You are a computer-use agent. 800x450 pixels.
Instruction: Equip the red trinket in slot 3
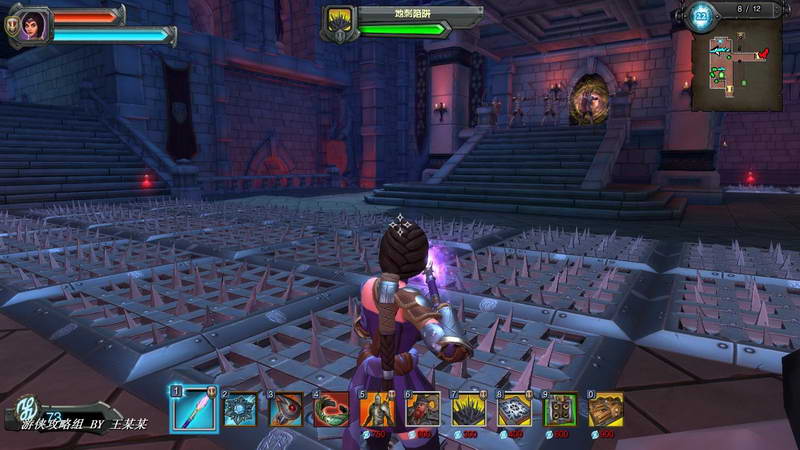tap(286, 409)
